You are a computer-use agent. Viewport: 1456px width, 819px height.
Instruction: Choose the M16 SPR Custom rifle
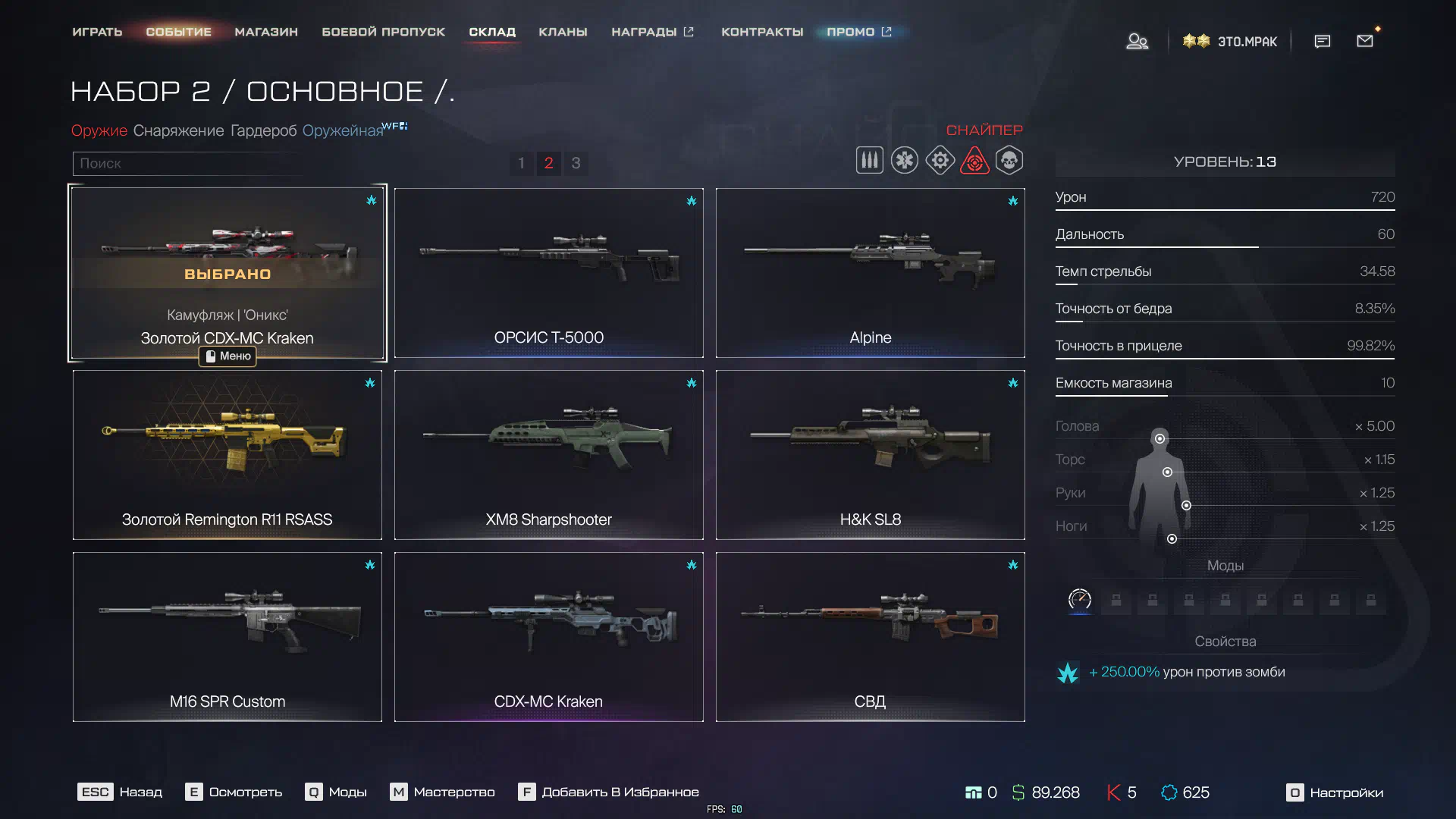[227, 637]
